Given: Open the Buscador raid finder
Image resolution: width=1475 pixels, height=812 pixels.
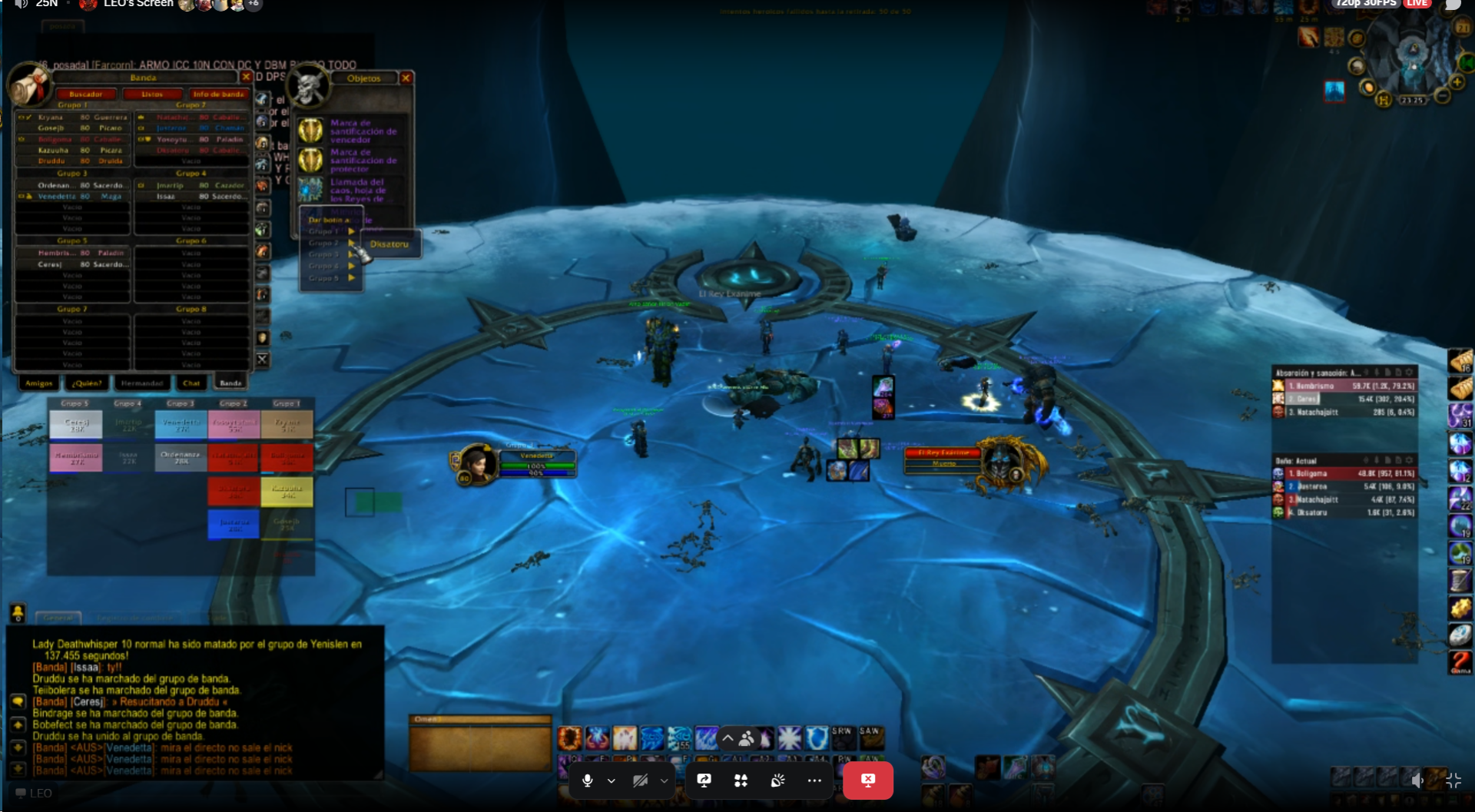Looking at the screenshot, I should 85,94.
